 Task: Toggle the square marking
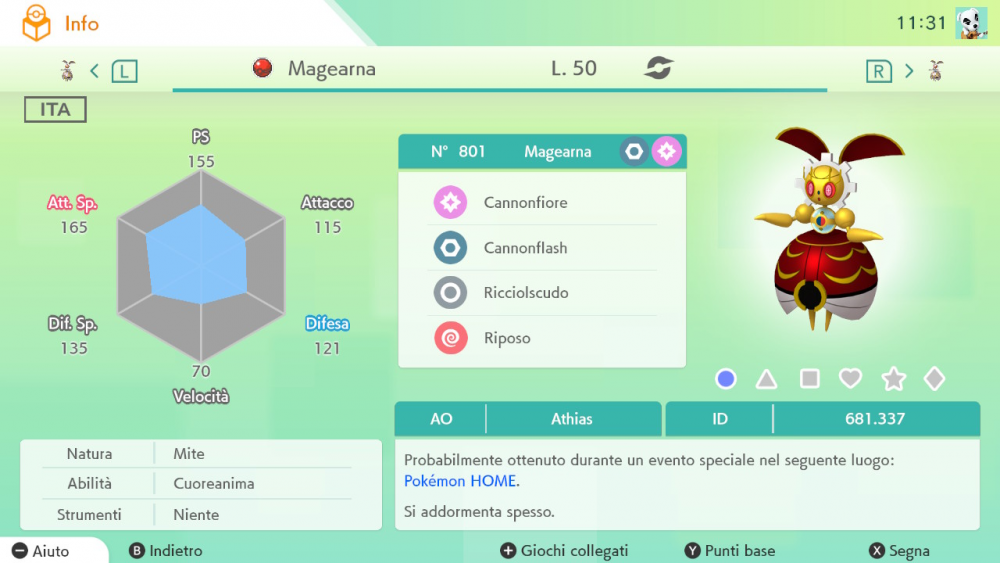[x=810, y=379]
